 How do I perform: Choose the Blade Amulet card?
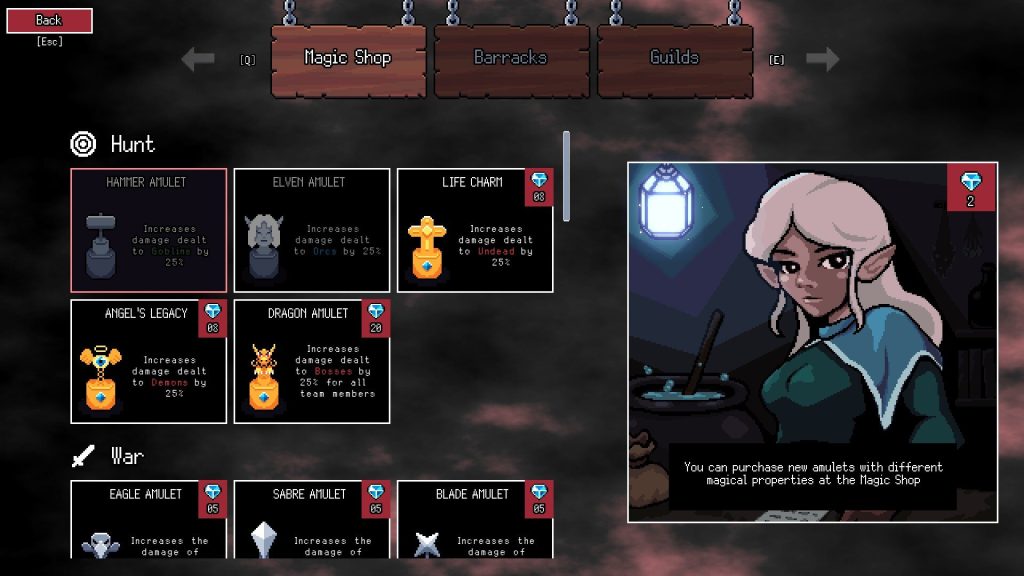click(x=475, y=519)
